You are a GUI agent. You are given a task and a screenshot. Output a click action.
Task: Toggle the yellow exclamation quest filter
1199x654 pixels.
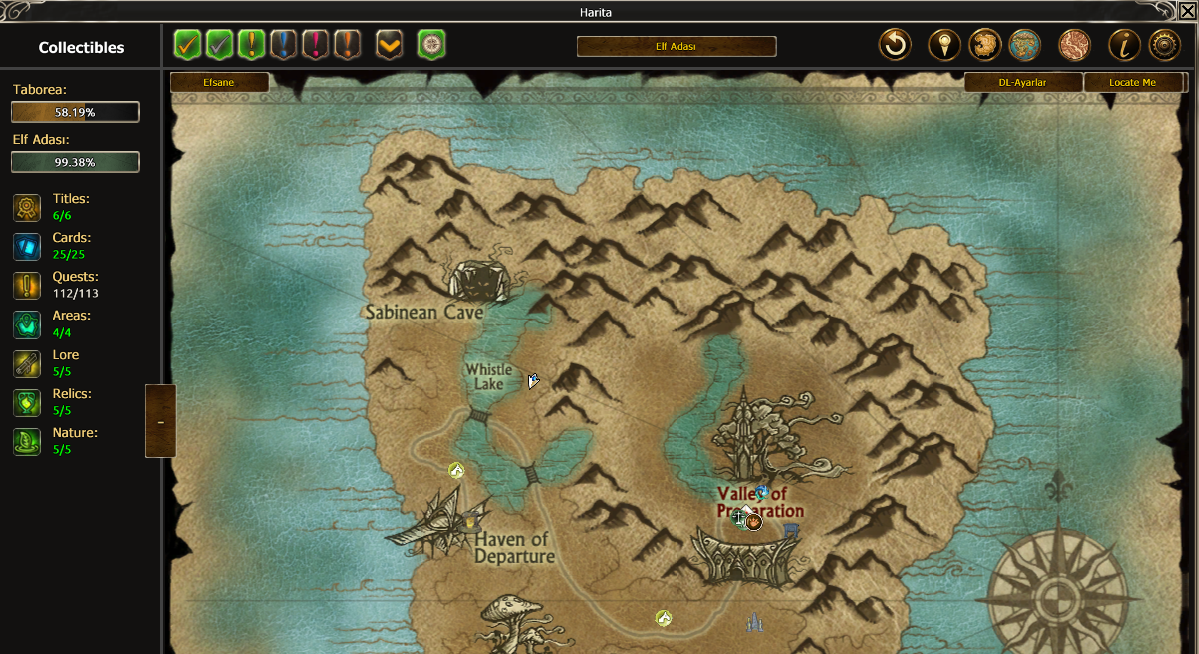point(251,45)
